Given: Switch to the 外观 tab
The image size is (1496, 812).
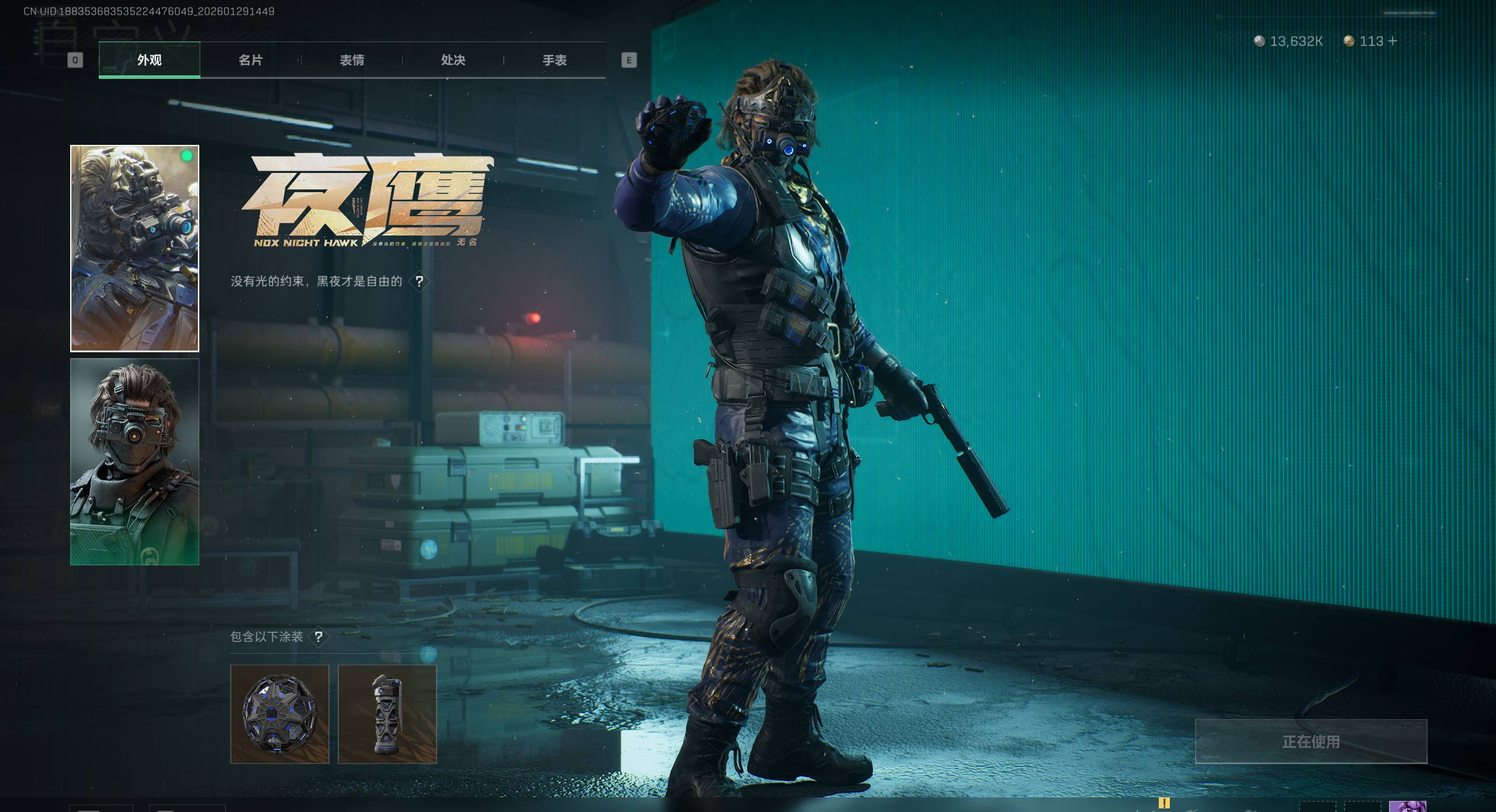Looking at the screenshot, I should (149, 60).
